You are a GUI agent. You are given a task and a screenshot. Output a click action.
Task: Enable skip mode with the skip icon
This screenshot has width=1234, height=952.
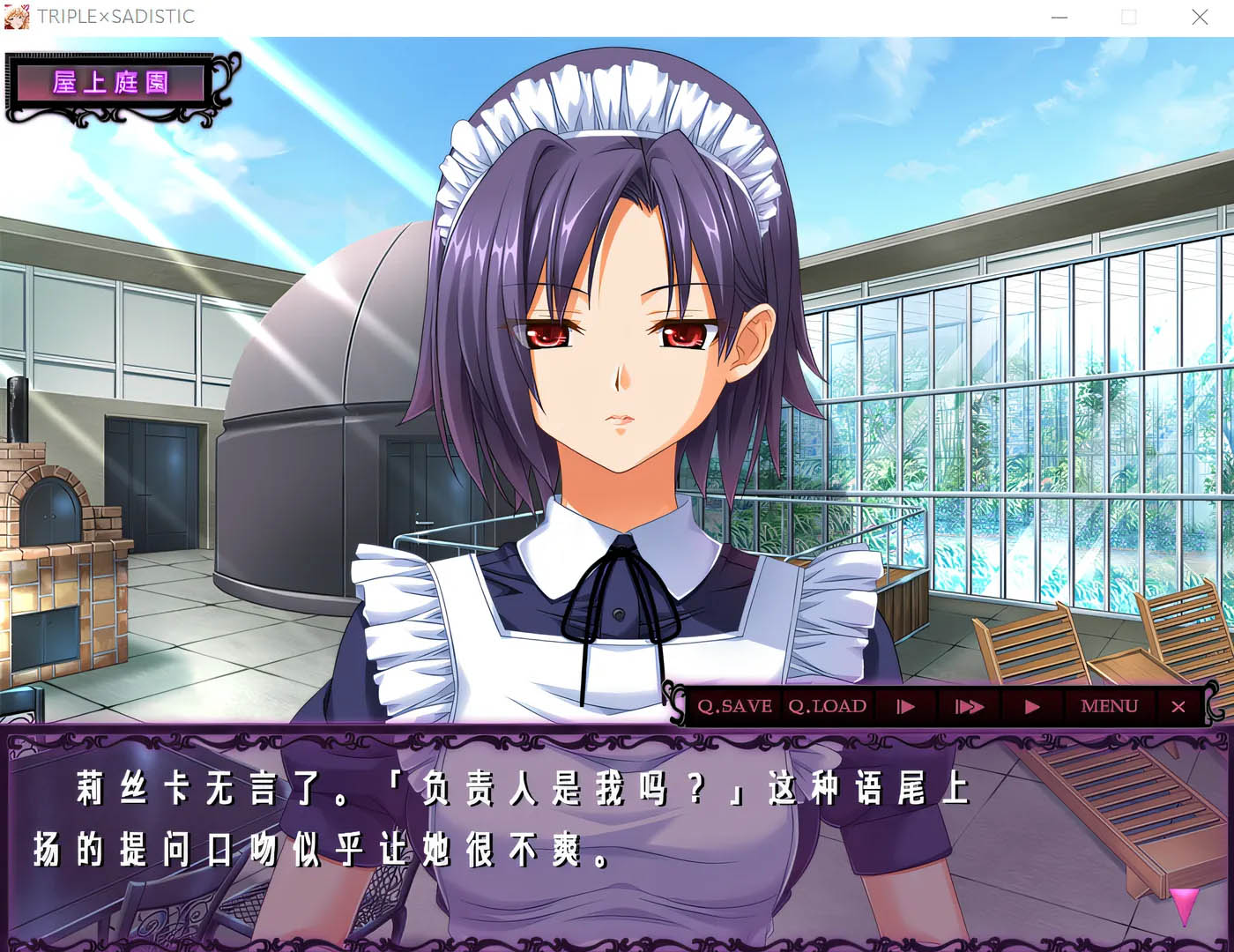coord(904,706)
